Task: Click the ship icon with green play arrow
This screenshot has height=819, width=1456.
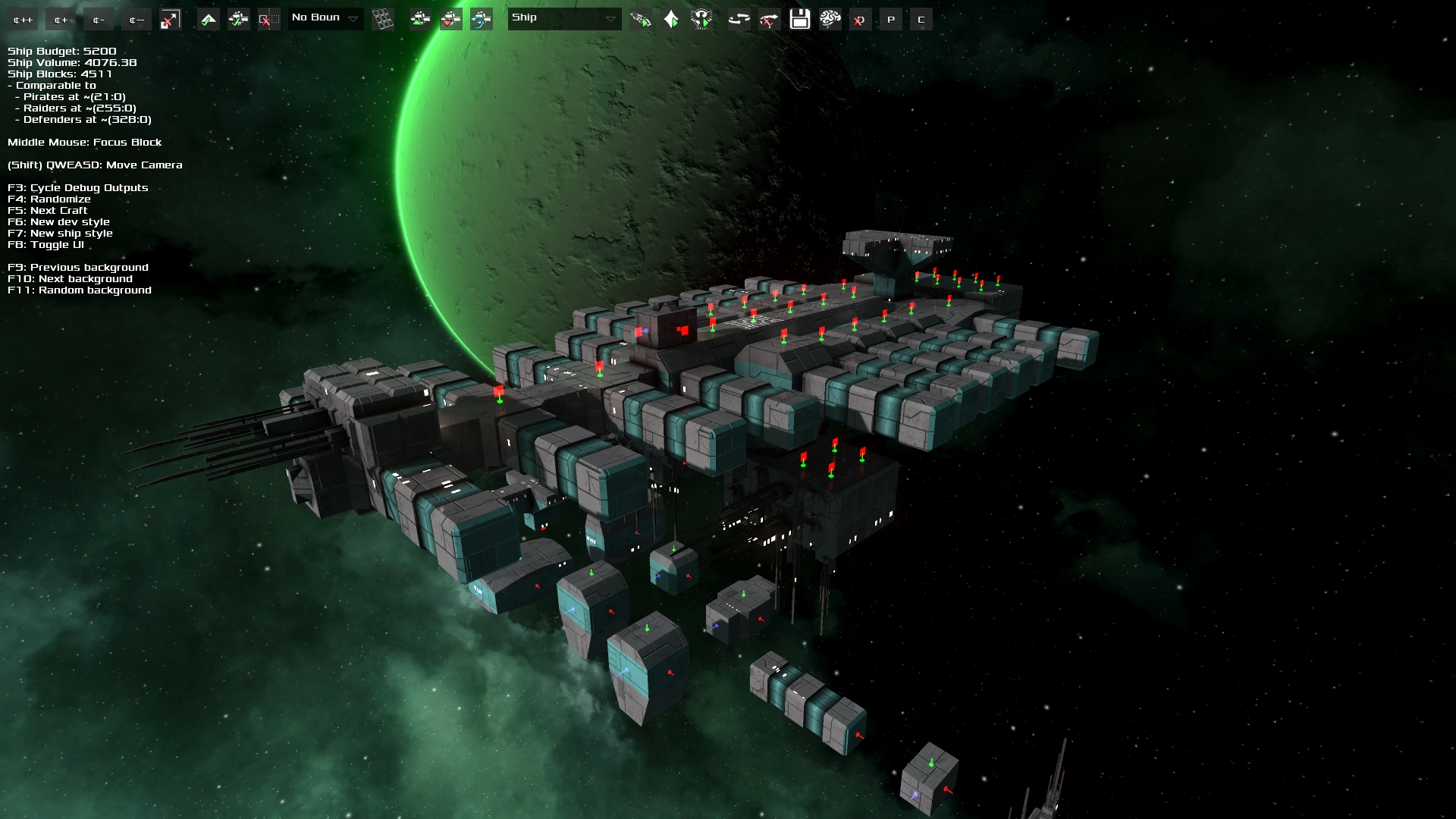Action: pos(642,19)
